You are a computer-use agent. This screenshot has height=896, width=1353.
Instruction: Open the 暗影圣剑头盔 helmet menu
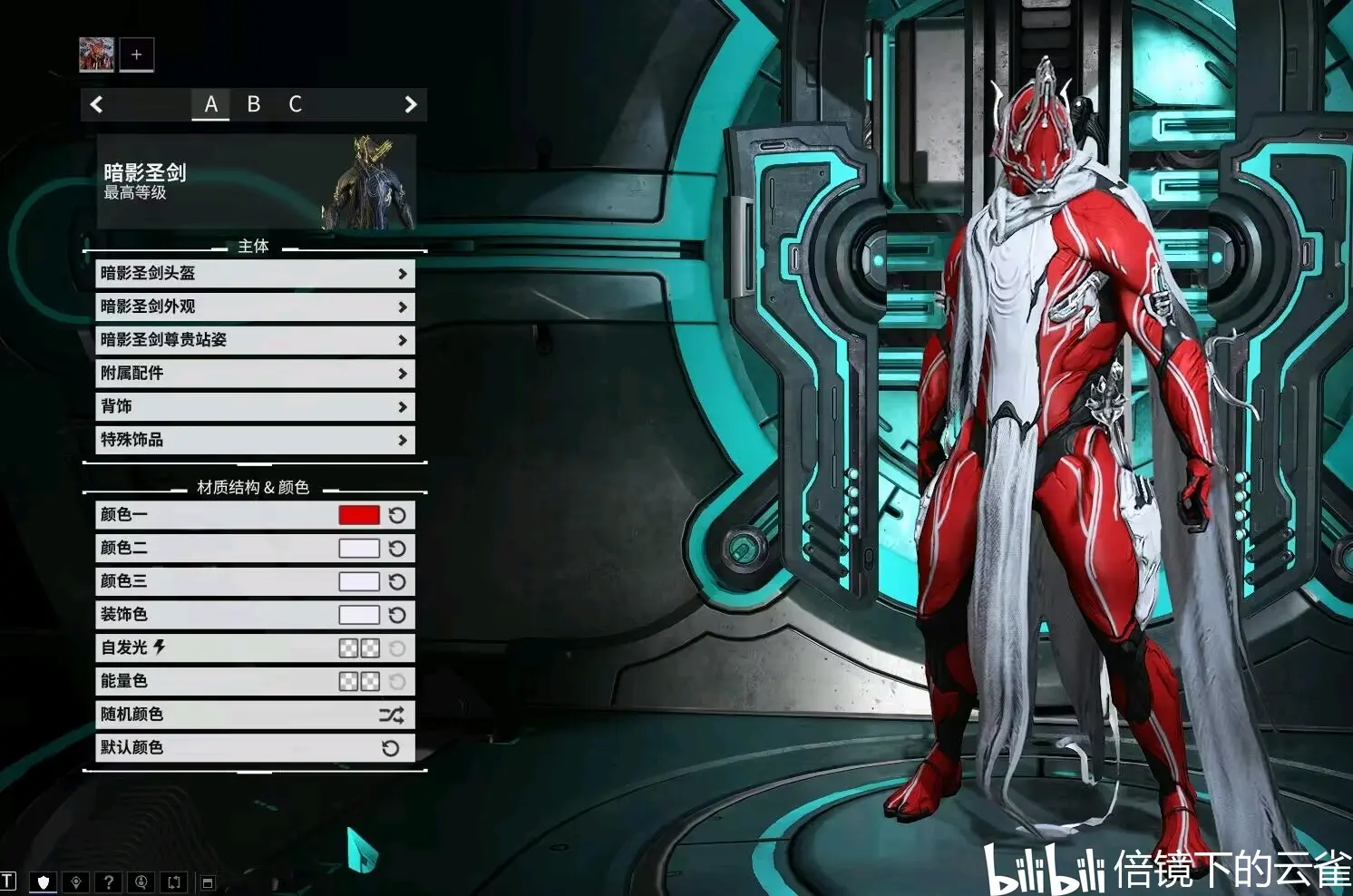(255, 274)
